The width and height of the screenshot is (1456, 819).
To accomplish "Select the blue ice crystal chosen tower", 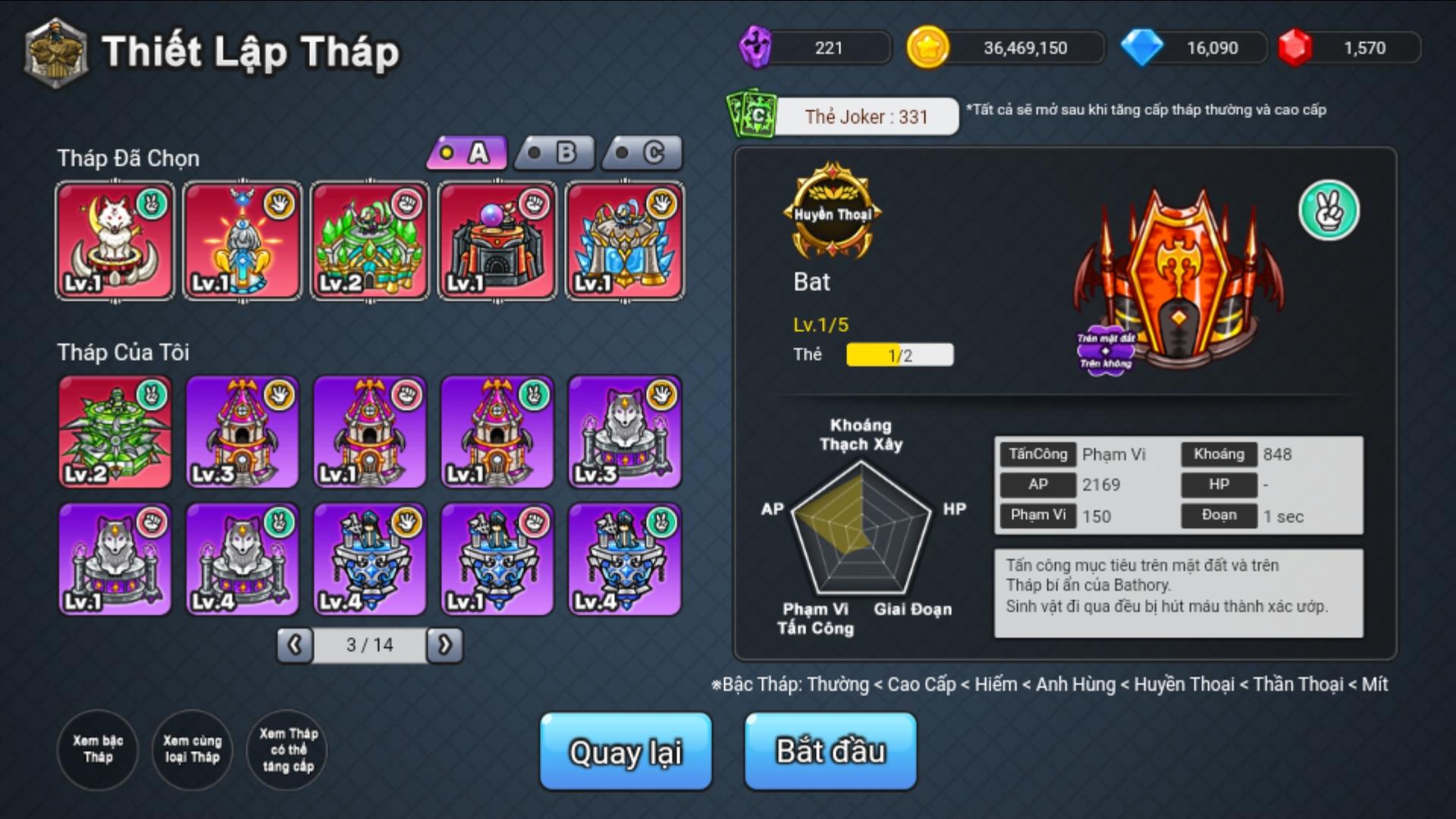I will tap(625, 240).
